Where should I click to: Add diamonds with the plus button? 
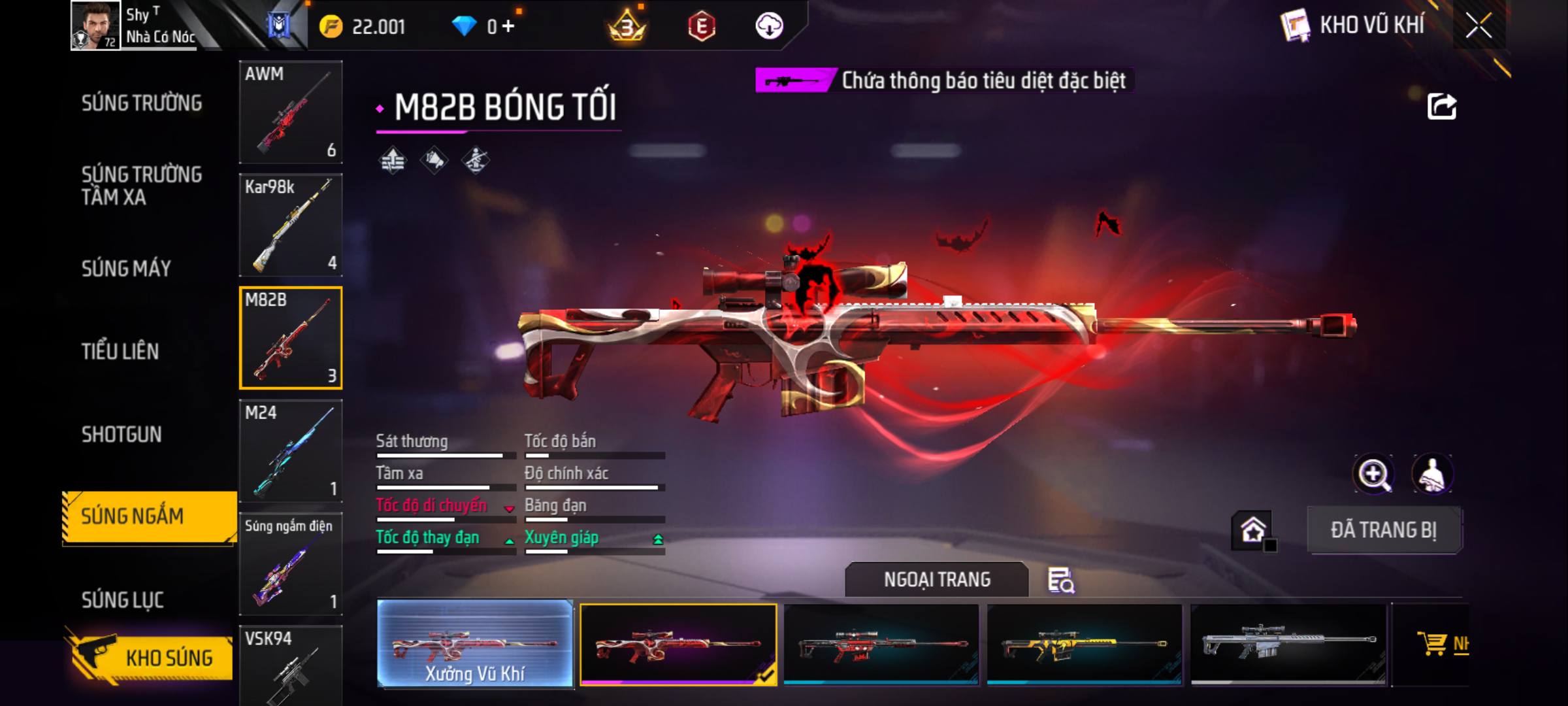(x=508, y=26)
